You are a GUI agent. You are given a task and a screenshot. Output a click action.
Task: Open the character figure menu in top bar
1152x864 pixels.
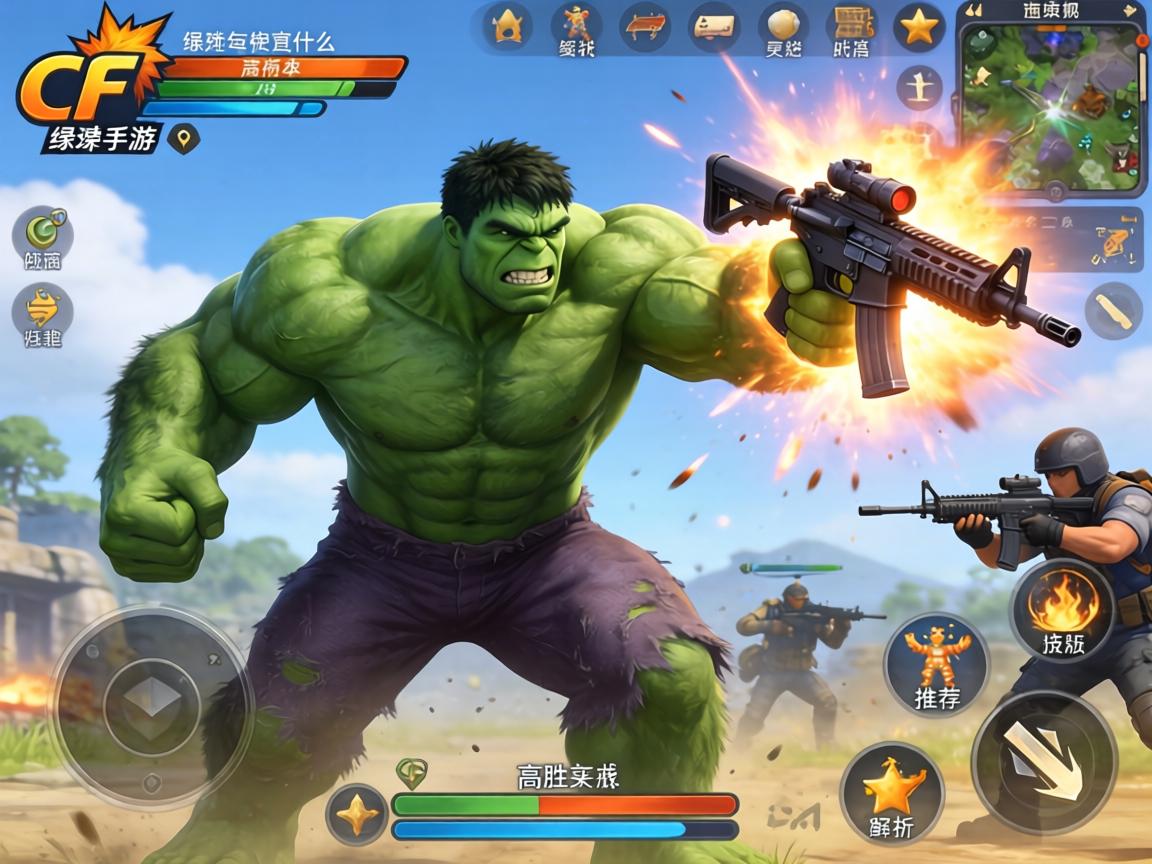(x=576, y=27)
